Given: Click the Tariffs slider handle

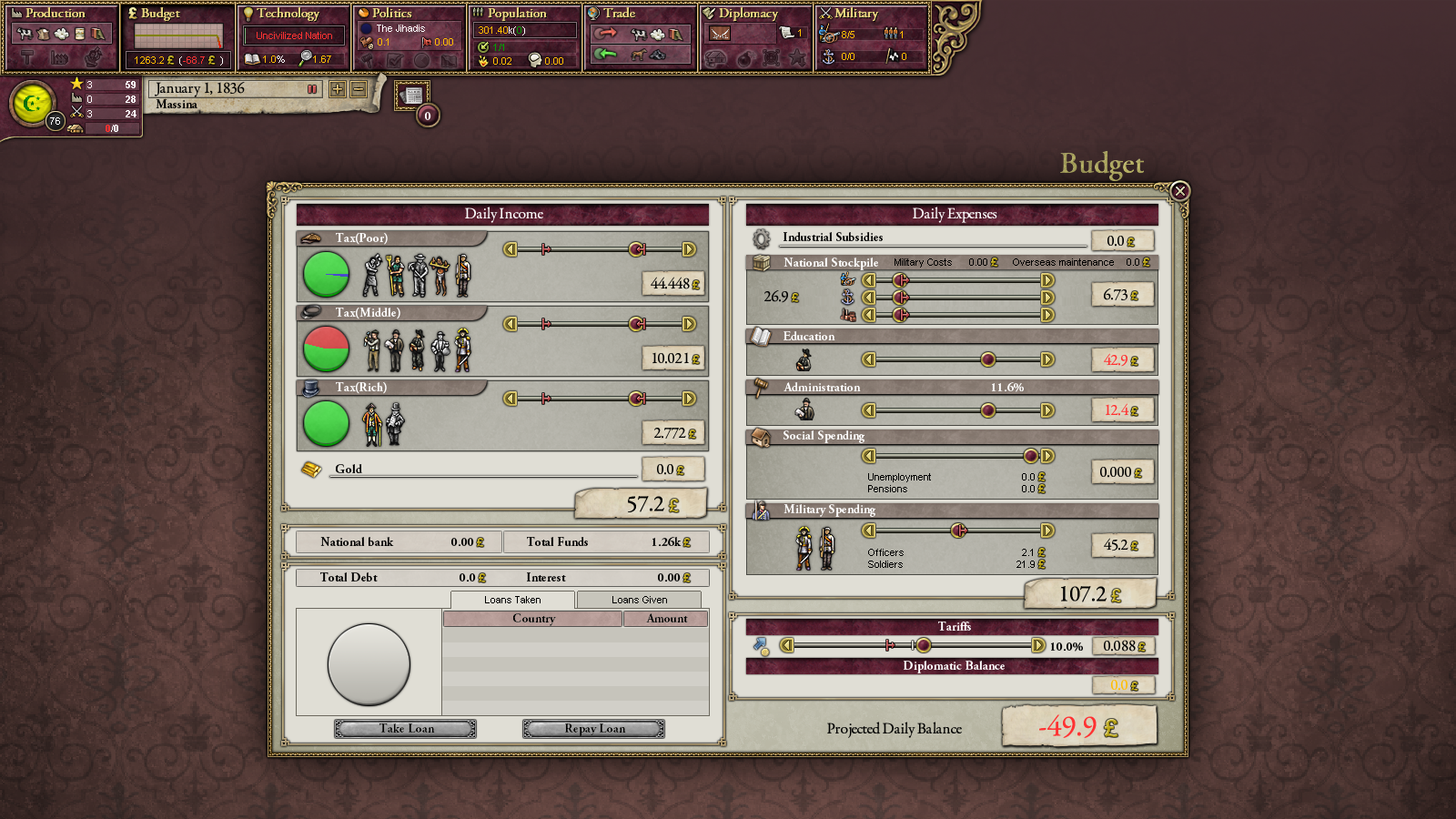Looking at the screenshot, I should click(924, 646).
